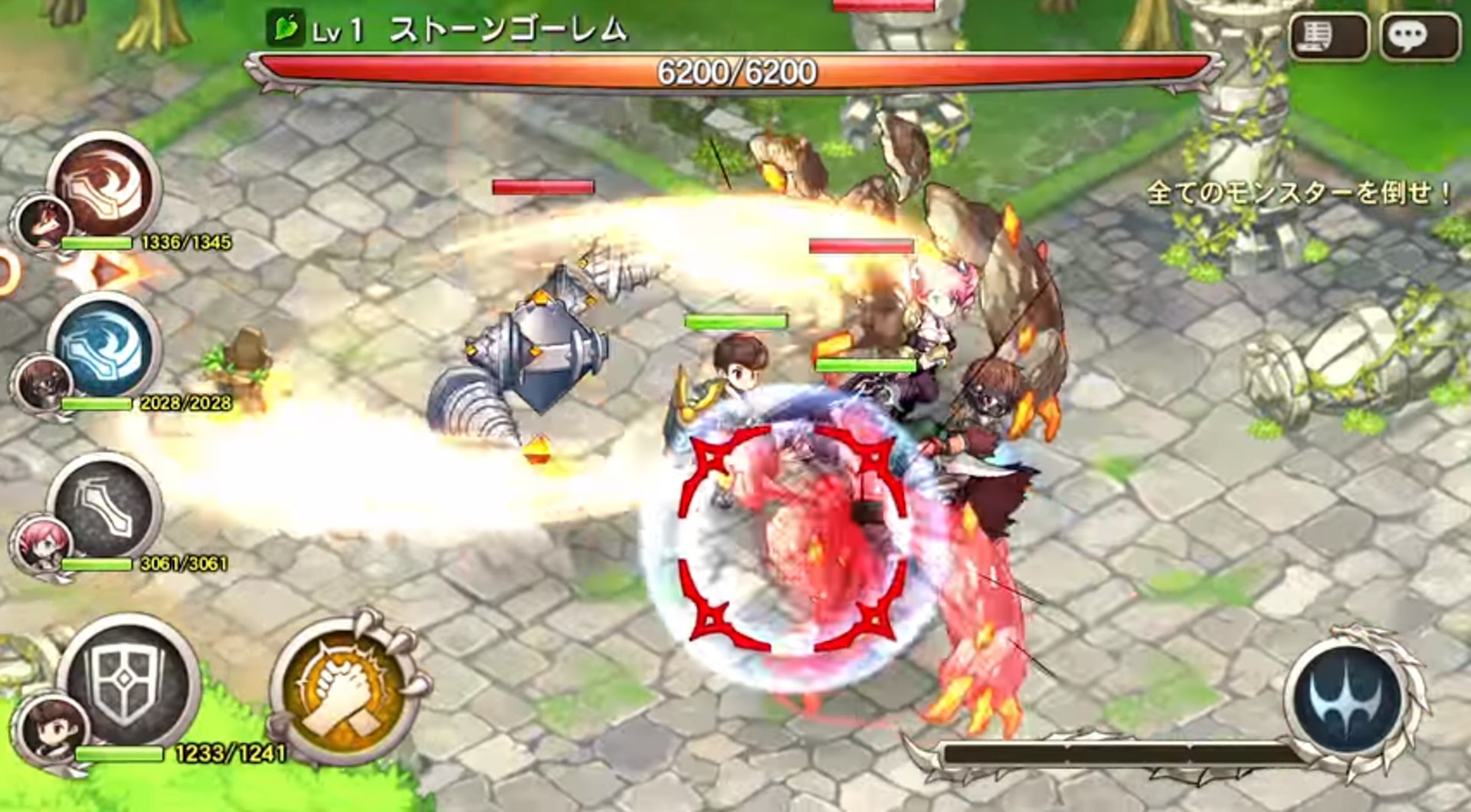Activate the blue flame shield skill
Viewport: 1471px width, 812px height.
105,347
